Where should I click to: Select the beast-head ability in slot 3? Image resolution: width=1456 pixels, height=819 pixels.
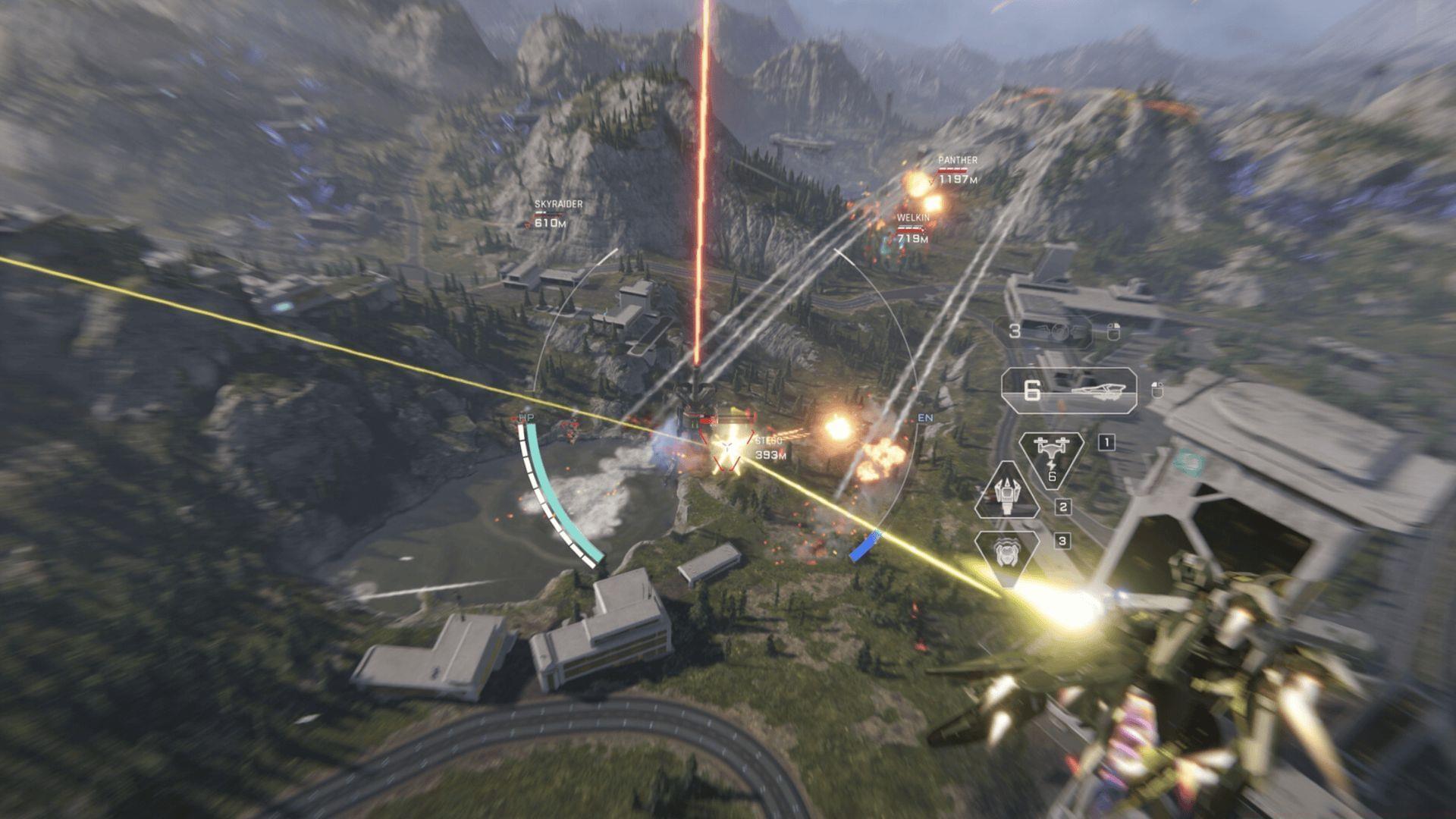coord(1006,553)
